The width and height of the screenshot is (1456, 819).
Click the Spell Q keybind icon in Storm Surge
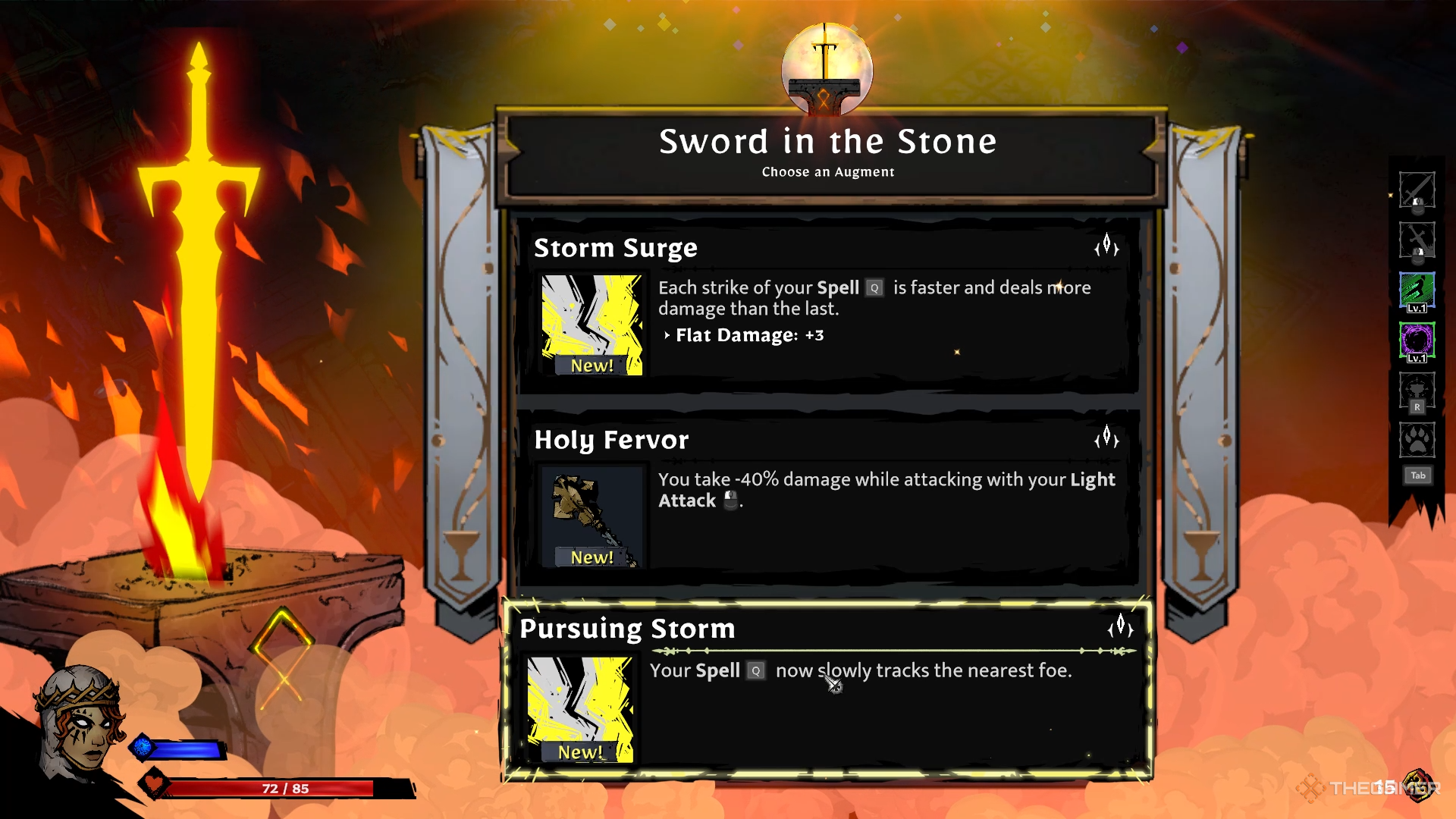pos(874,288)
